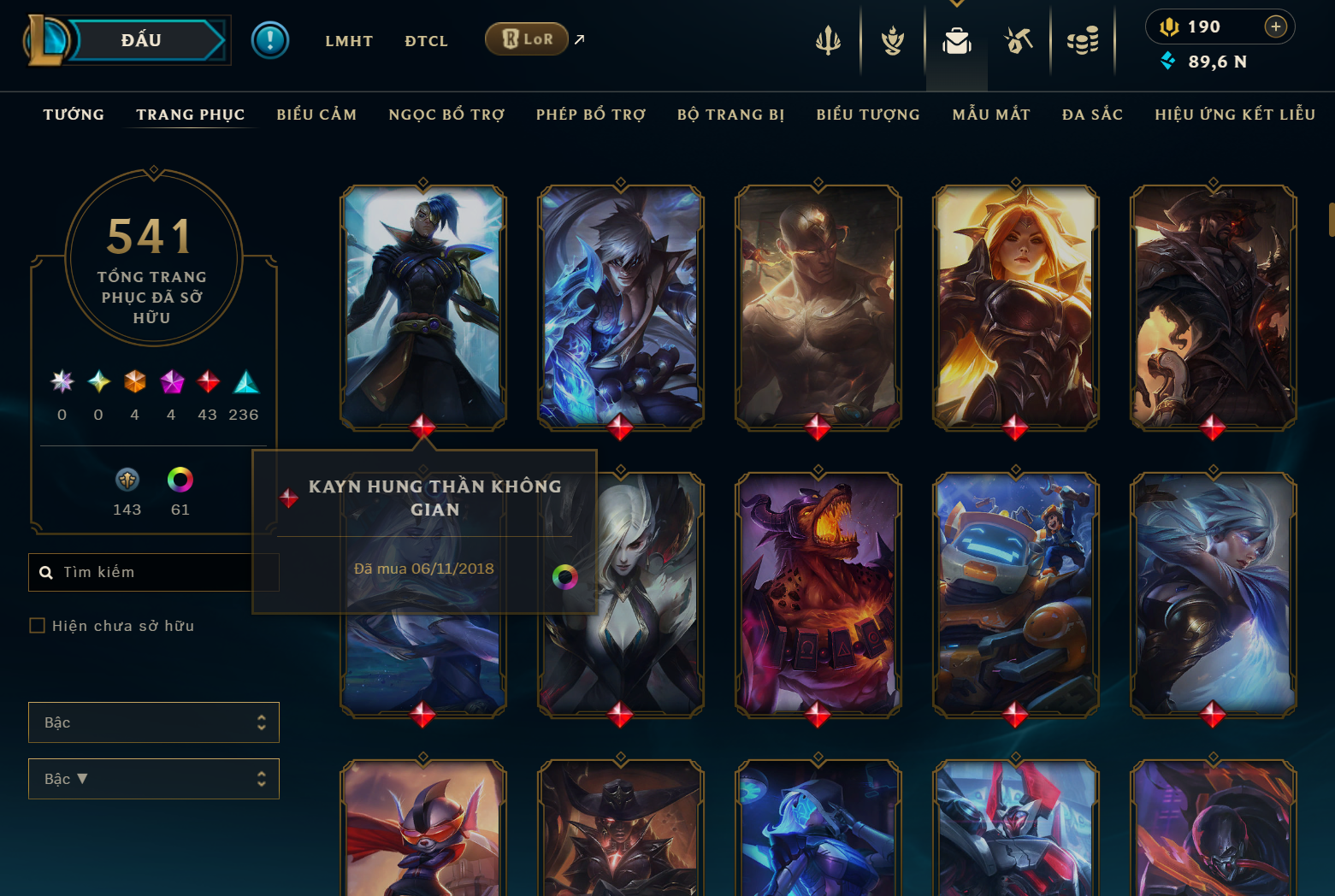Viewport: 1335px width, 896px height.
Task: Add RP with the plus button
Action: (x=1275, y=27)
